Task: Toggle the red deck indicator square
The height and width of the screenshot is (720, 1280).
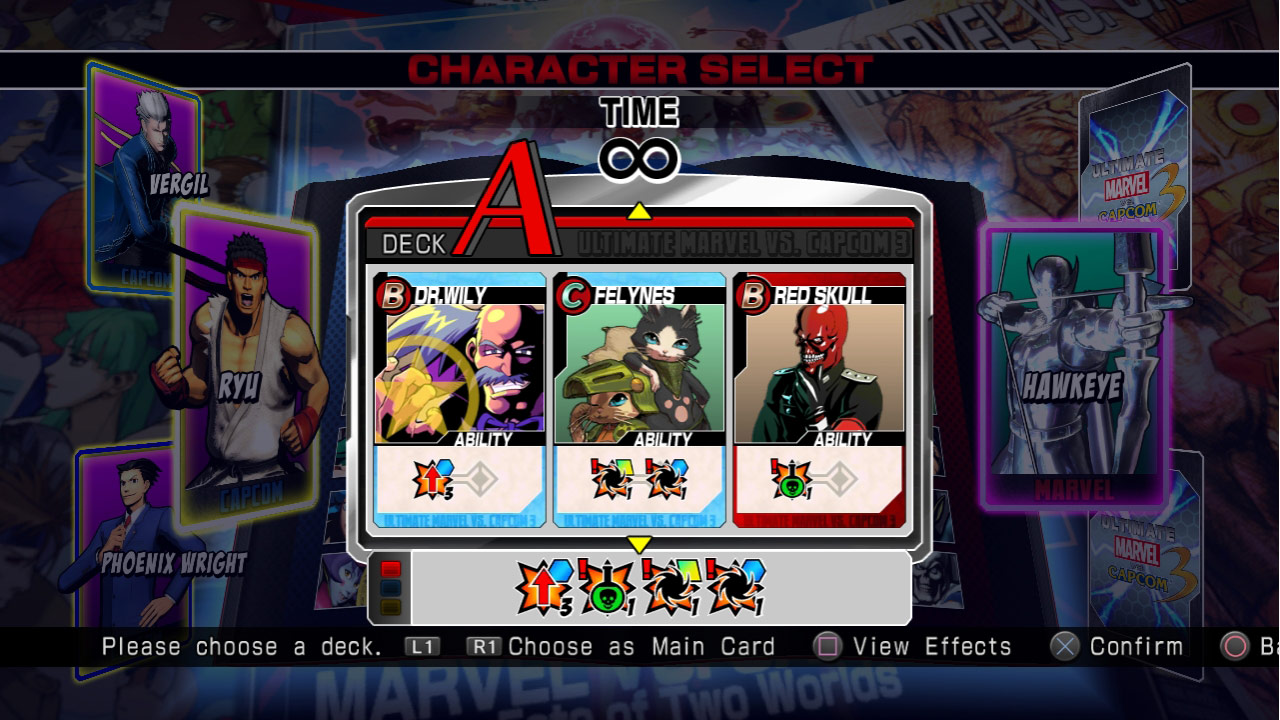Action: (389, 569)
